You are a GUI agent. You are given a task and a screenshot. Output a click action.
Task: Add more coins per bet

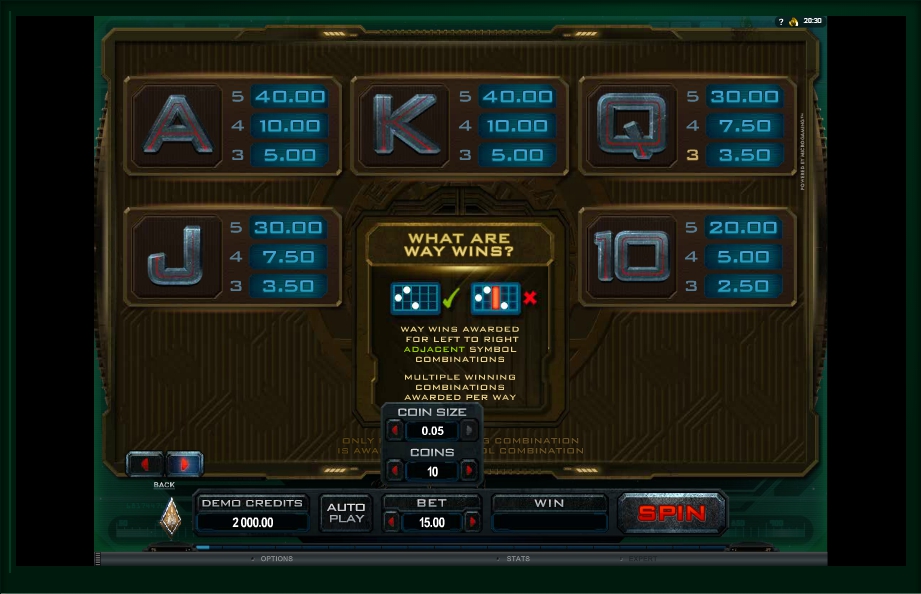click(469, 471)
